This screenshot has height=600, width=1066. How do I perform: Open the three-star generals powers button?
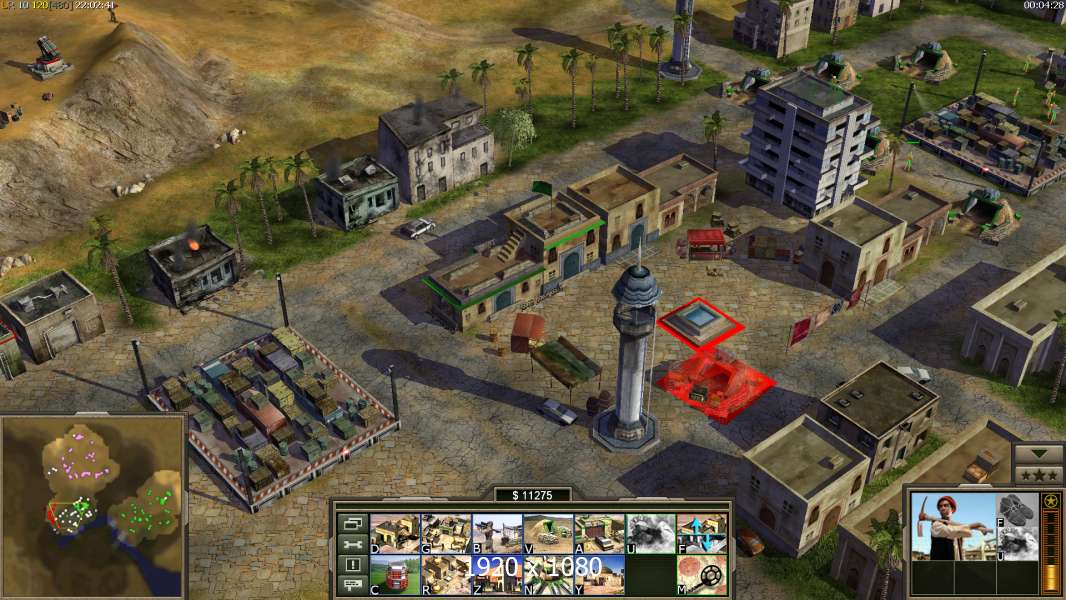(x=1039, y=474)
